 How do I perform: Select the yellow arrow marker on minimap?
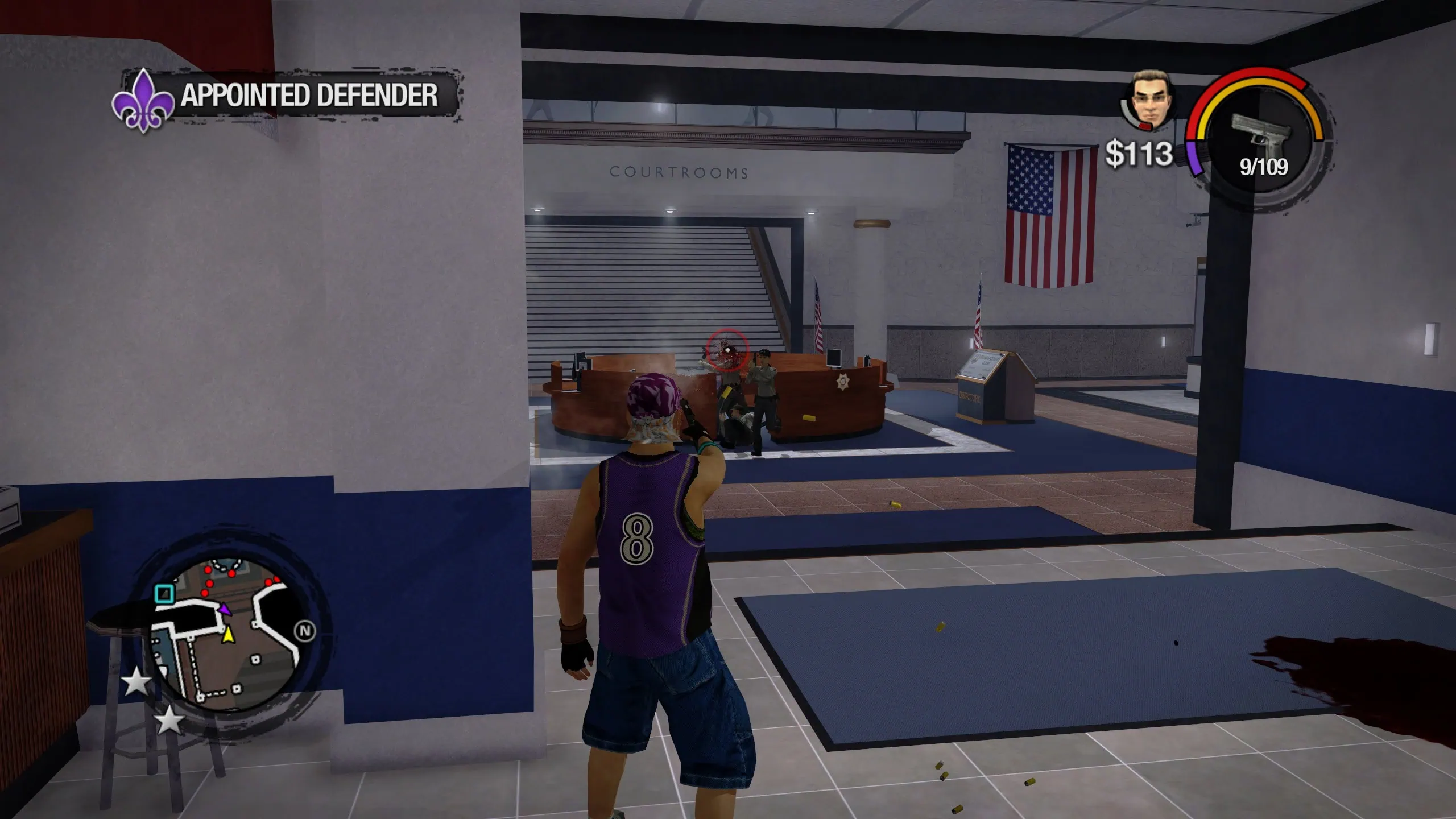click(228, 634)
